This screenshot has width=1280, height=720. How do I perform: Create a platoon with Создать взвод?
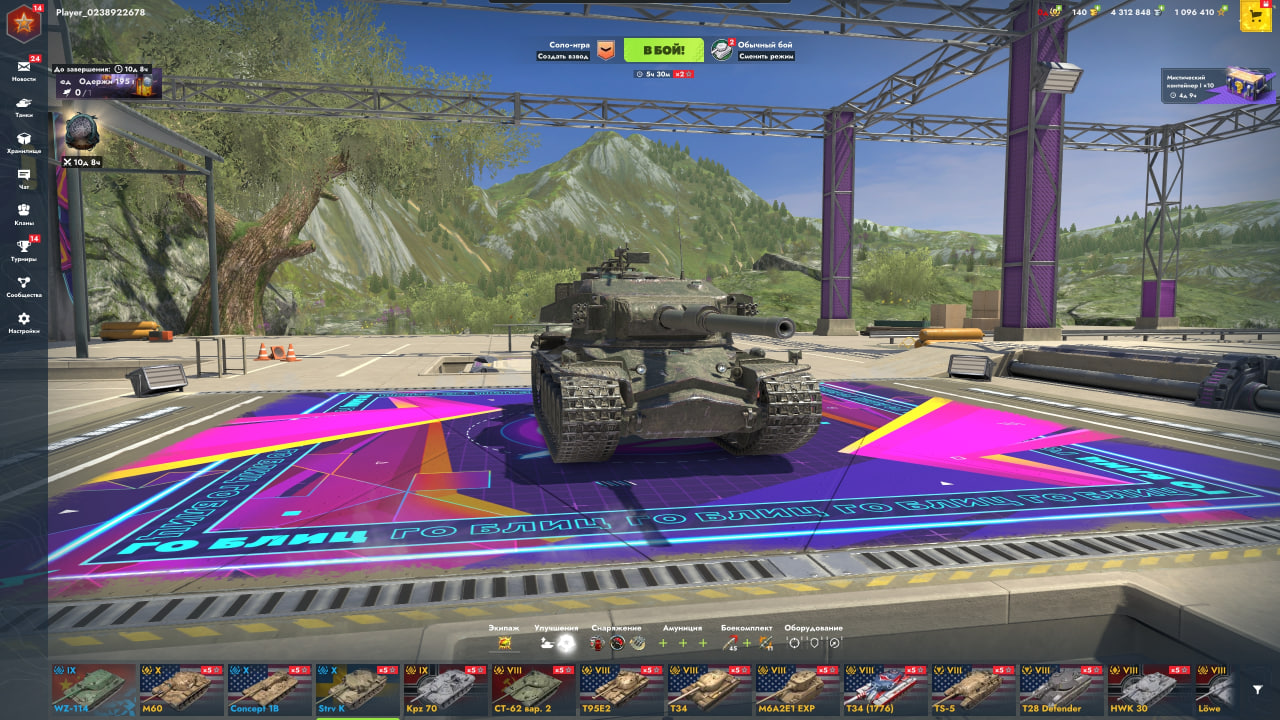pyautogui.click(x=575, y=50)
